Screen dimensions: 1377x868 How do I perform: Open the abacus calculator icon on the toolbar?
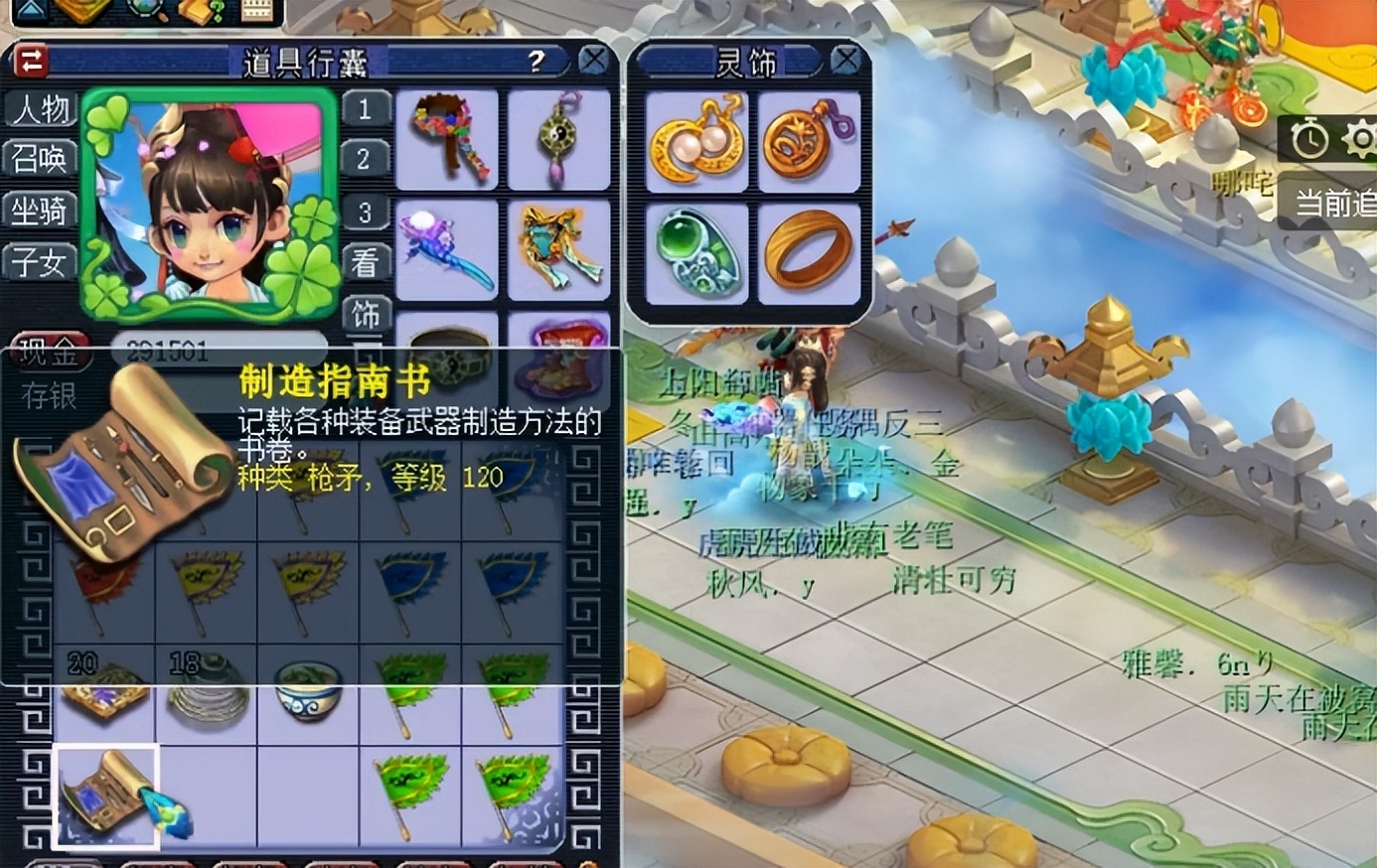pos(256,12)
